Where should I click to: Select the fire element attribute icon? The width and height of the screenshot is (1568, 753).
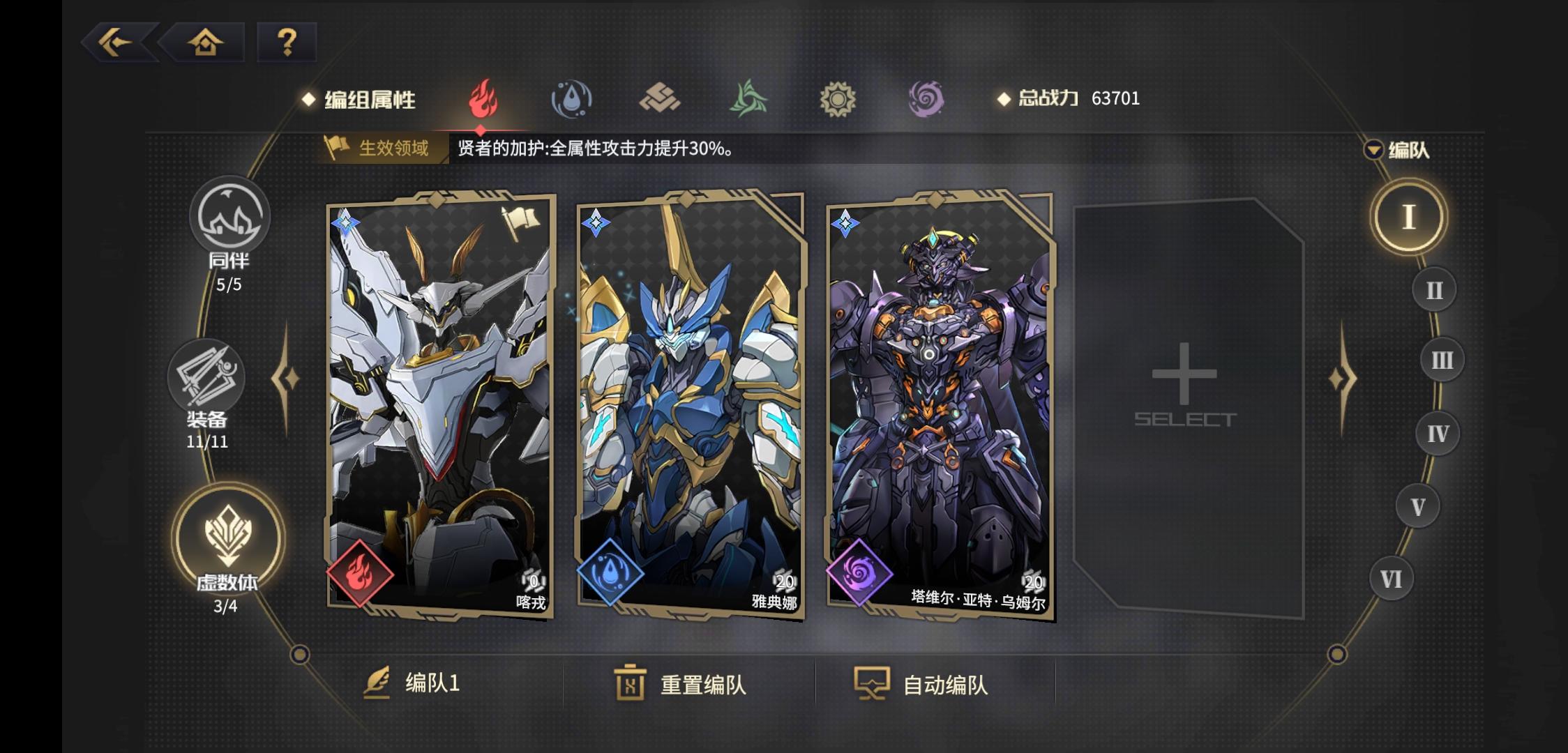tap(481, 100)
